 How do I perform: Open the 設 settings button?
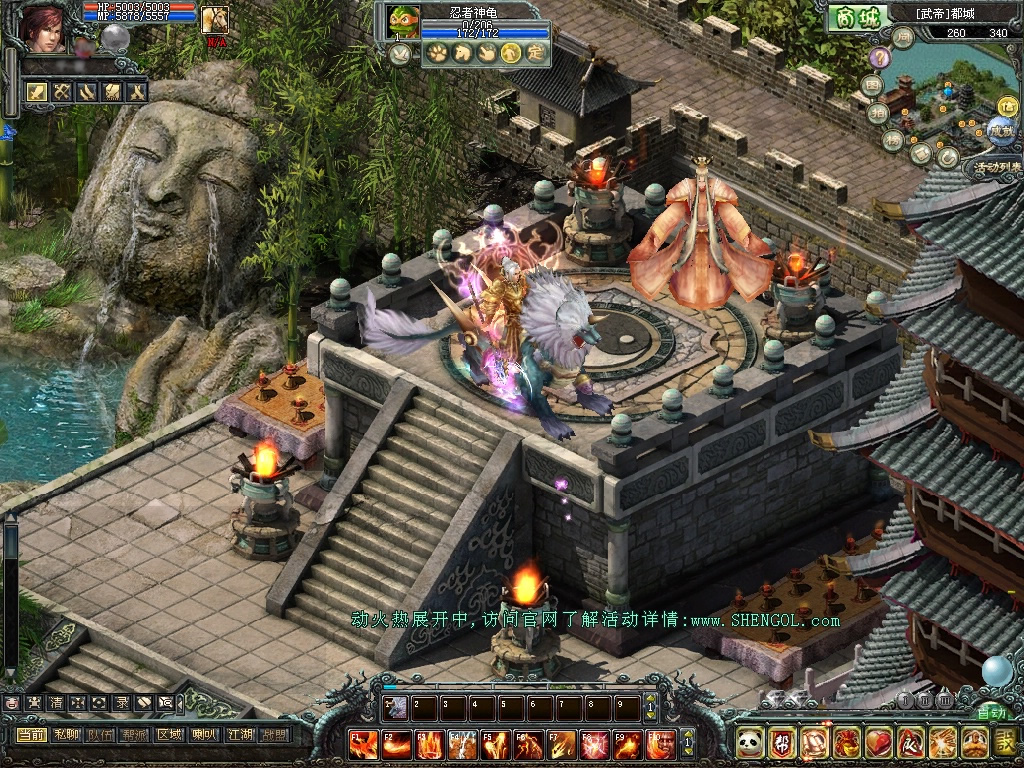pos(1005,742)
